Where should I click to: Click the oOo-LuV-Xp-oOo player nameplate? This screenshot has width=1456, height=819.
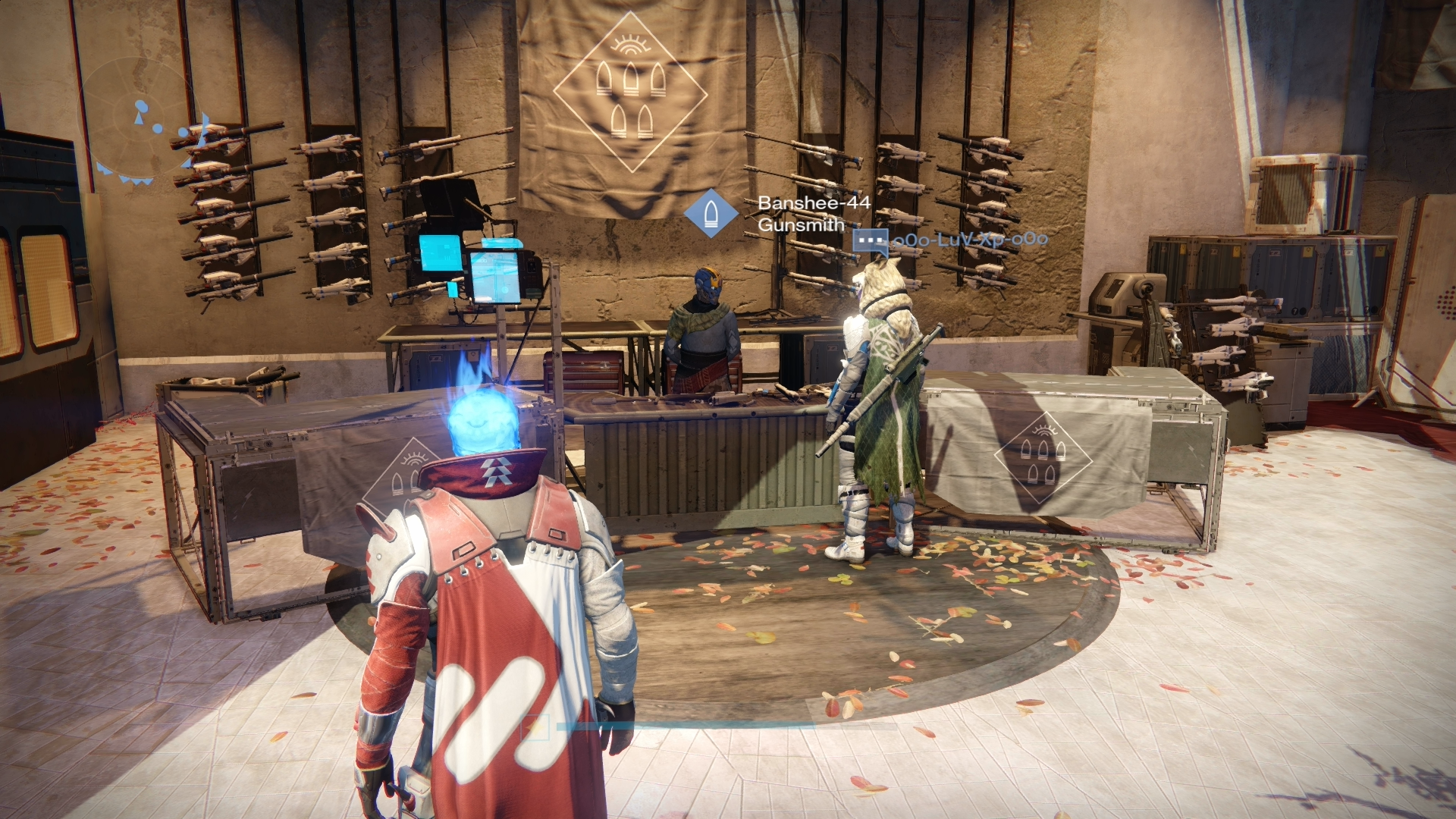coord(970,240)
